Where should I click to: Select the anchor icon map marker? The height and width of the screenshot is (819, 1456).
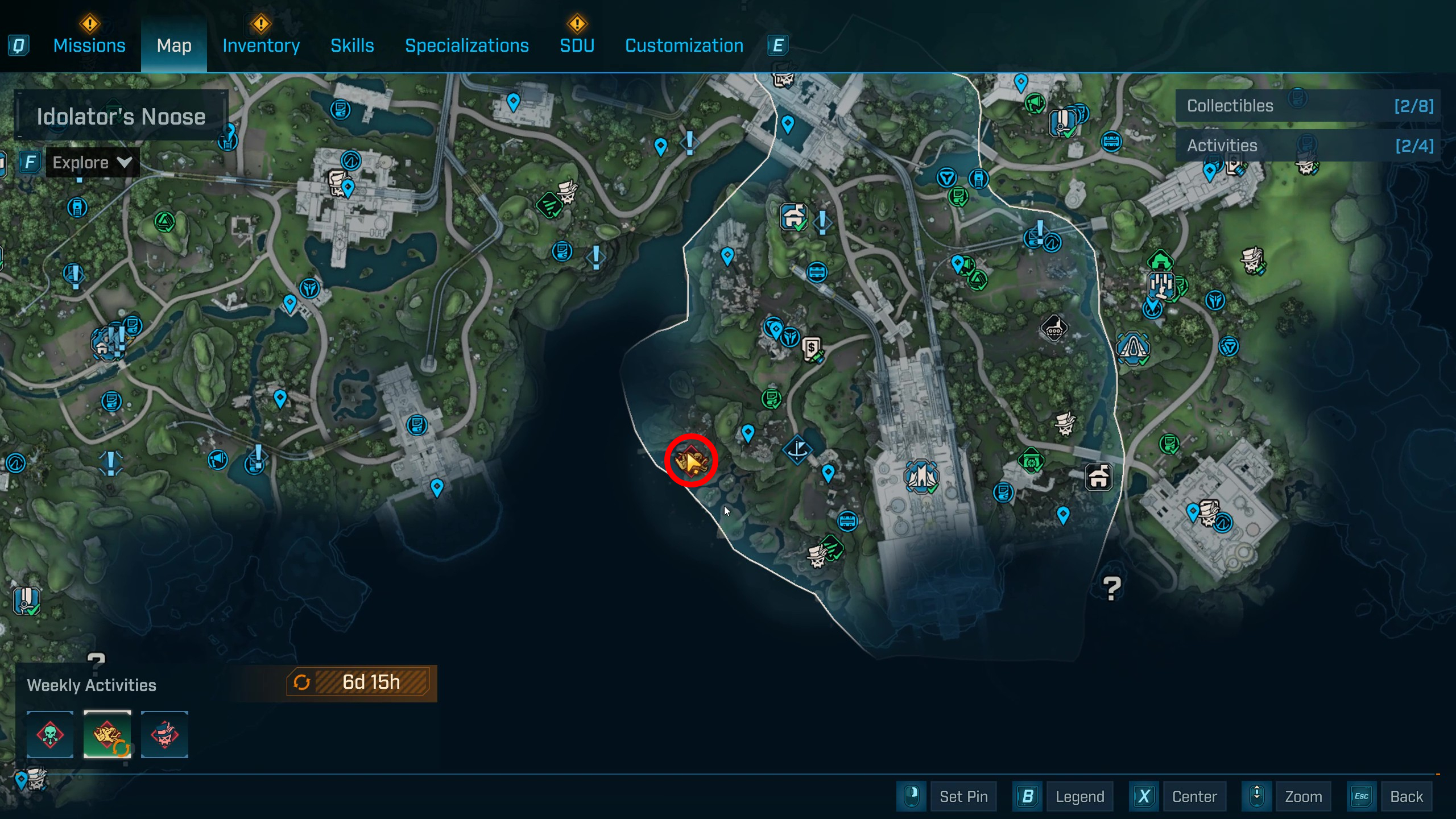coord(797,450)
